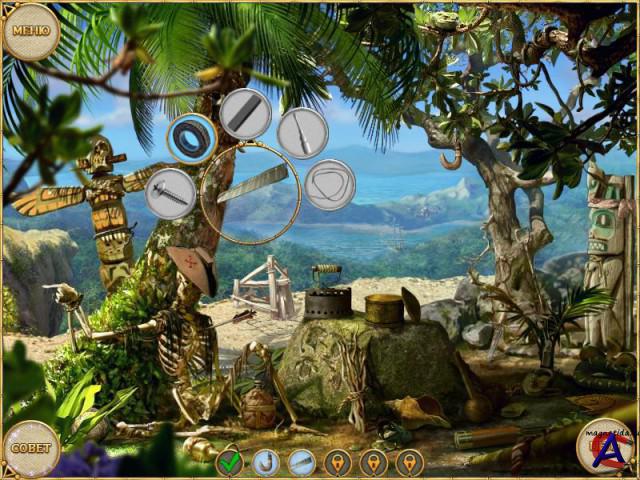This screenshot has height=480, width=640.
Task: Open the МЕНЮ button
Action: 29,30
